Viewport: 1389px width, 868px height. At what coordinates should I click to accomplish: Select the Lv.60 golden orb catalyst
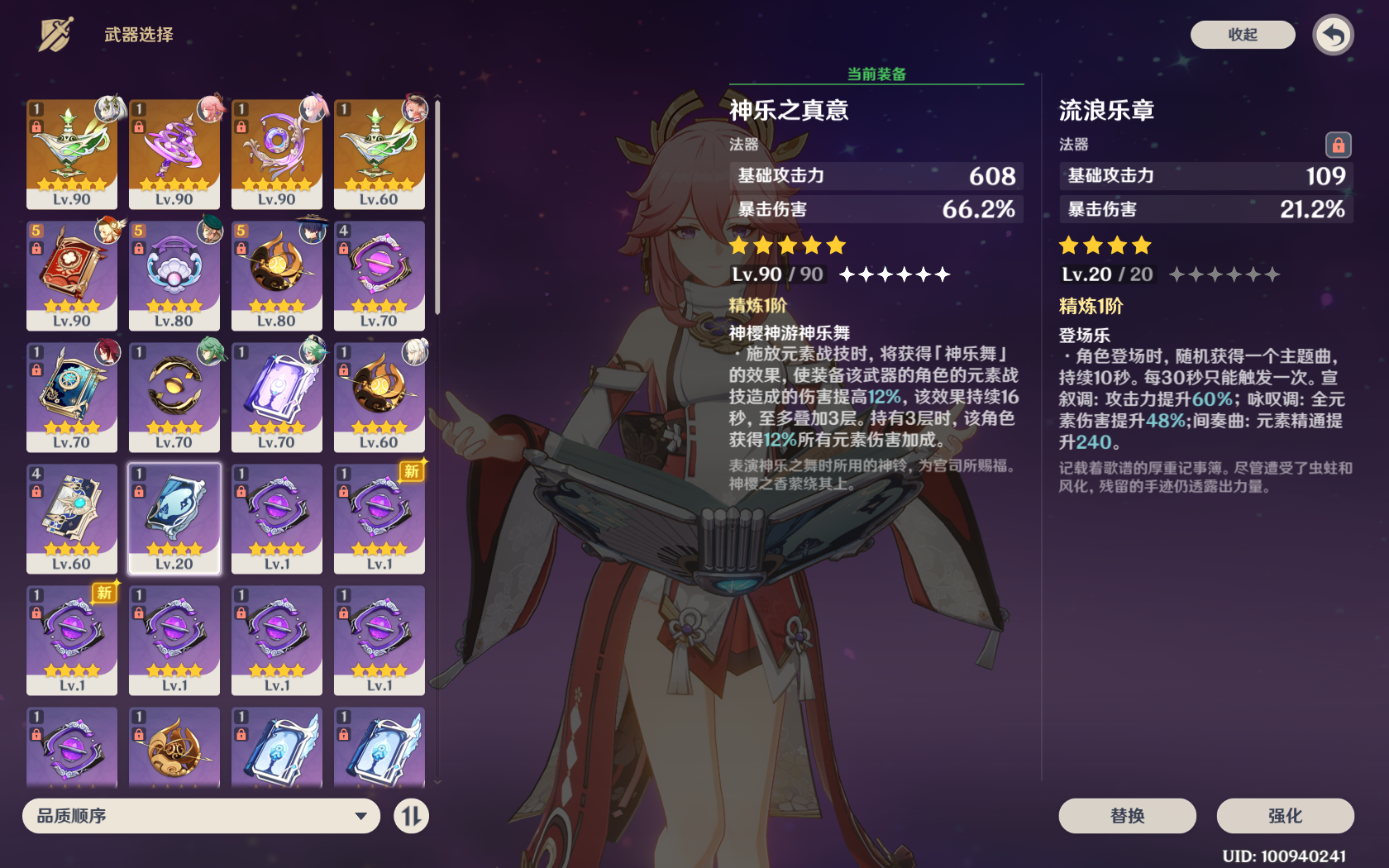point(379,396)
